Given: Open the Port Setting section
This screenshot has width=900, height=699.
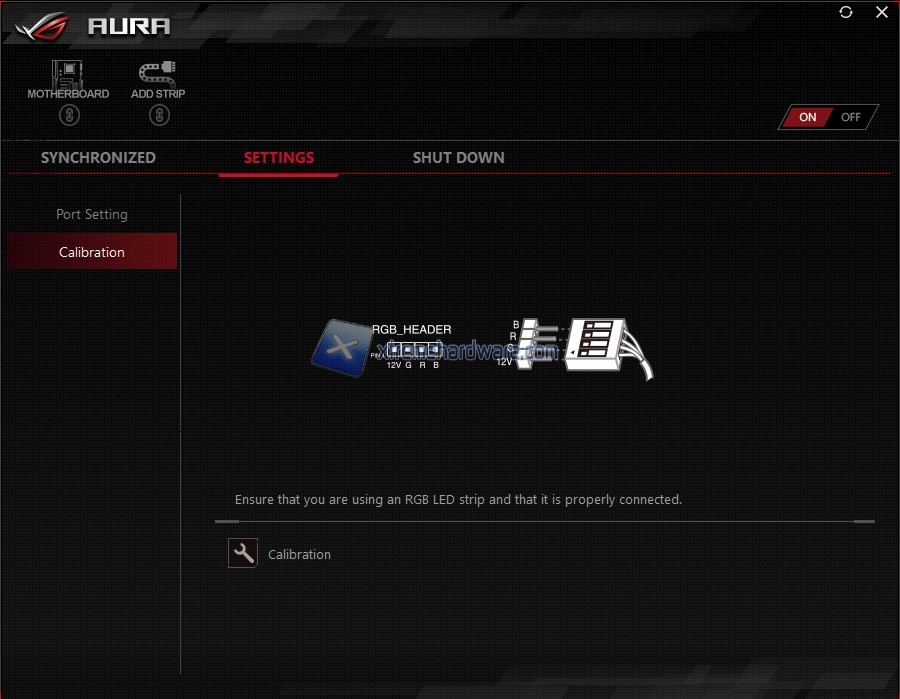Looking at the screenshot, I should click(92, 214).
